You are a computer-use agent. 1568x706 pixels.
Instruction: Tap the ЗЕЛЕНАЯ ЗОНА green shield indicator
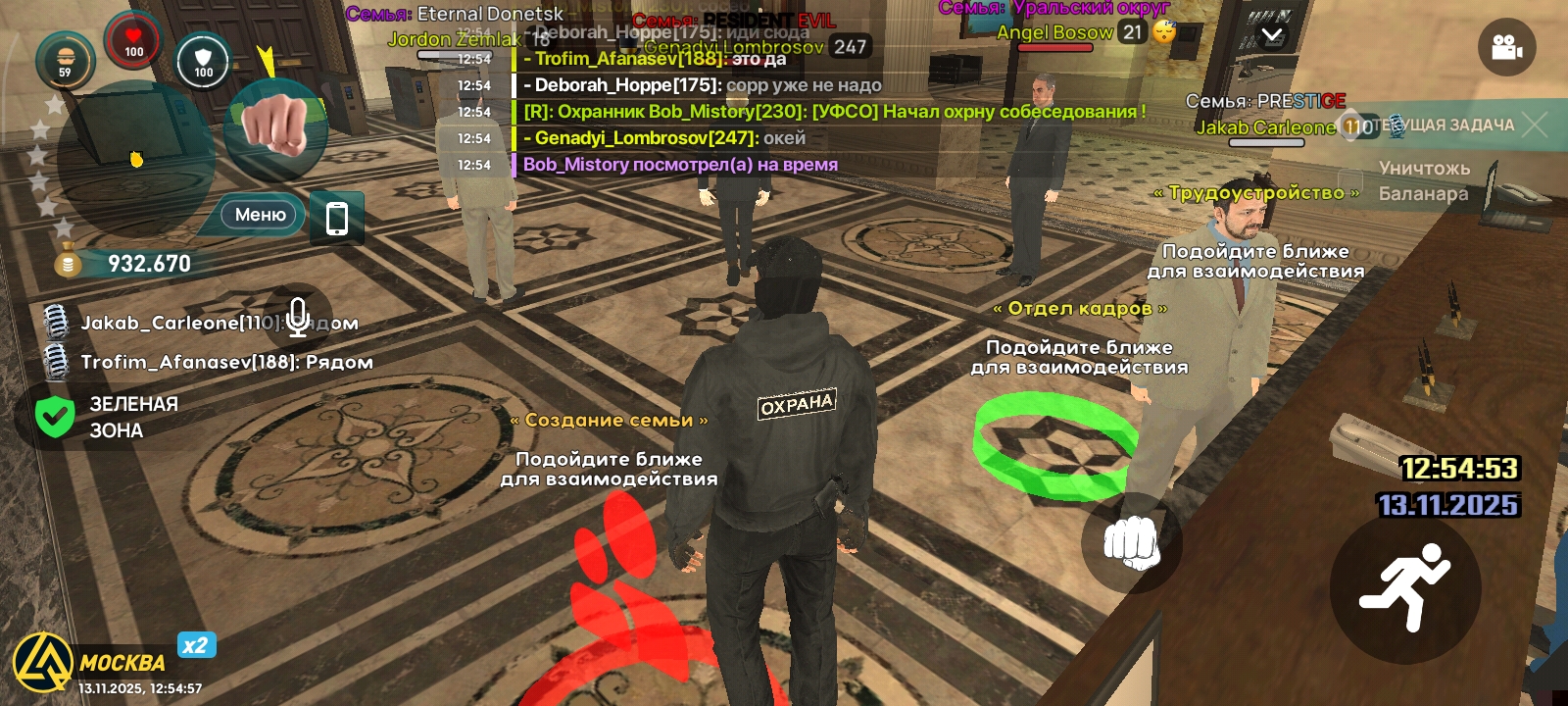click(x=56, y=416)
